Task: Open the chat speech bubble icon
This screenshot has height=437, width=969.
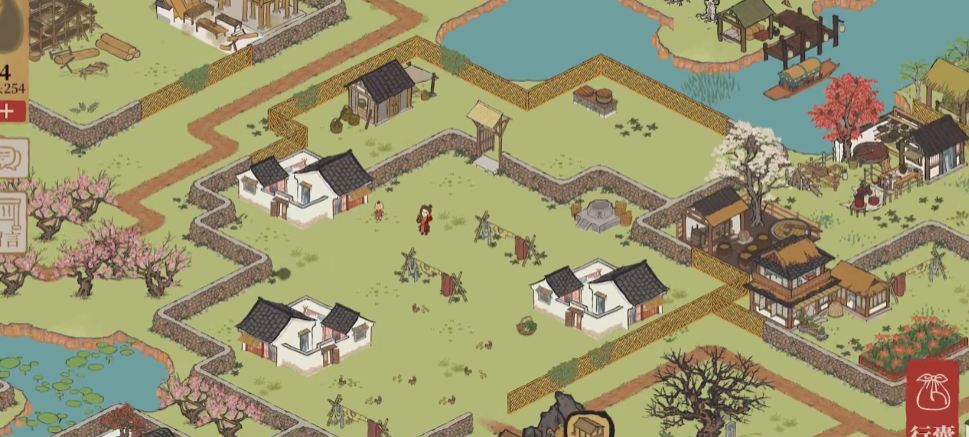Action: (12, 159)
